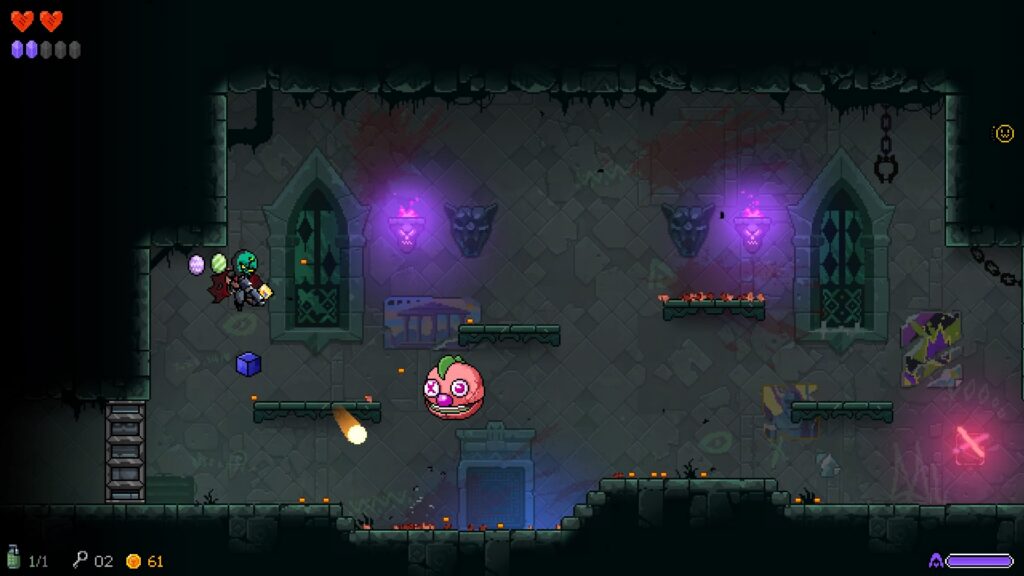The width and height of the screenshot is (1024, 576).
Task: Open the smiley-face minimap room marker
Action: coord(1004,133)
